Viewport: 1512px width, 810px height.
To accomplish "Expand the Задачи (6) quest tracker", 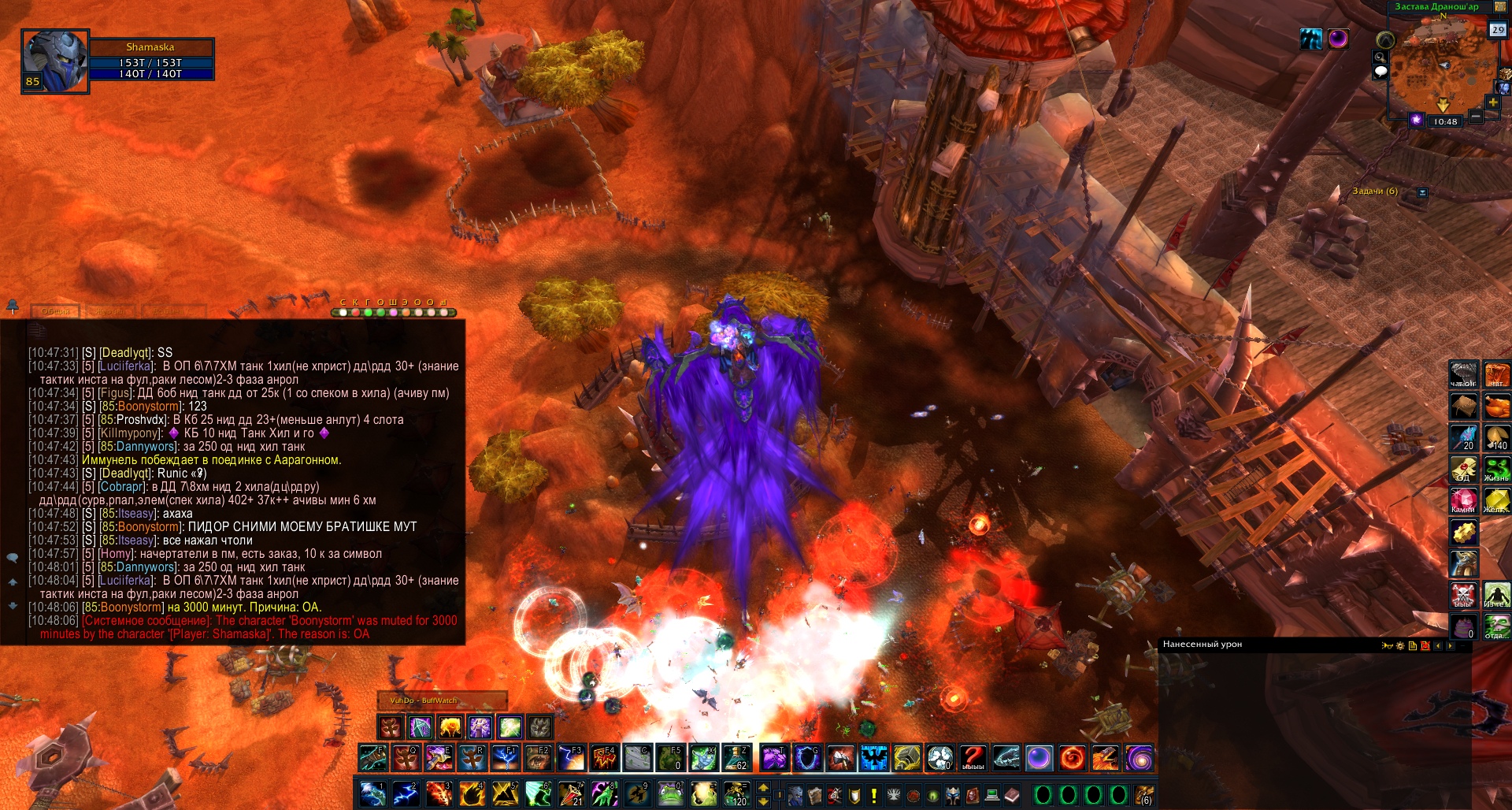I will click(x=1422, y=192).
